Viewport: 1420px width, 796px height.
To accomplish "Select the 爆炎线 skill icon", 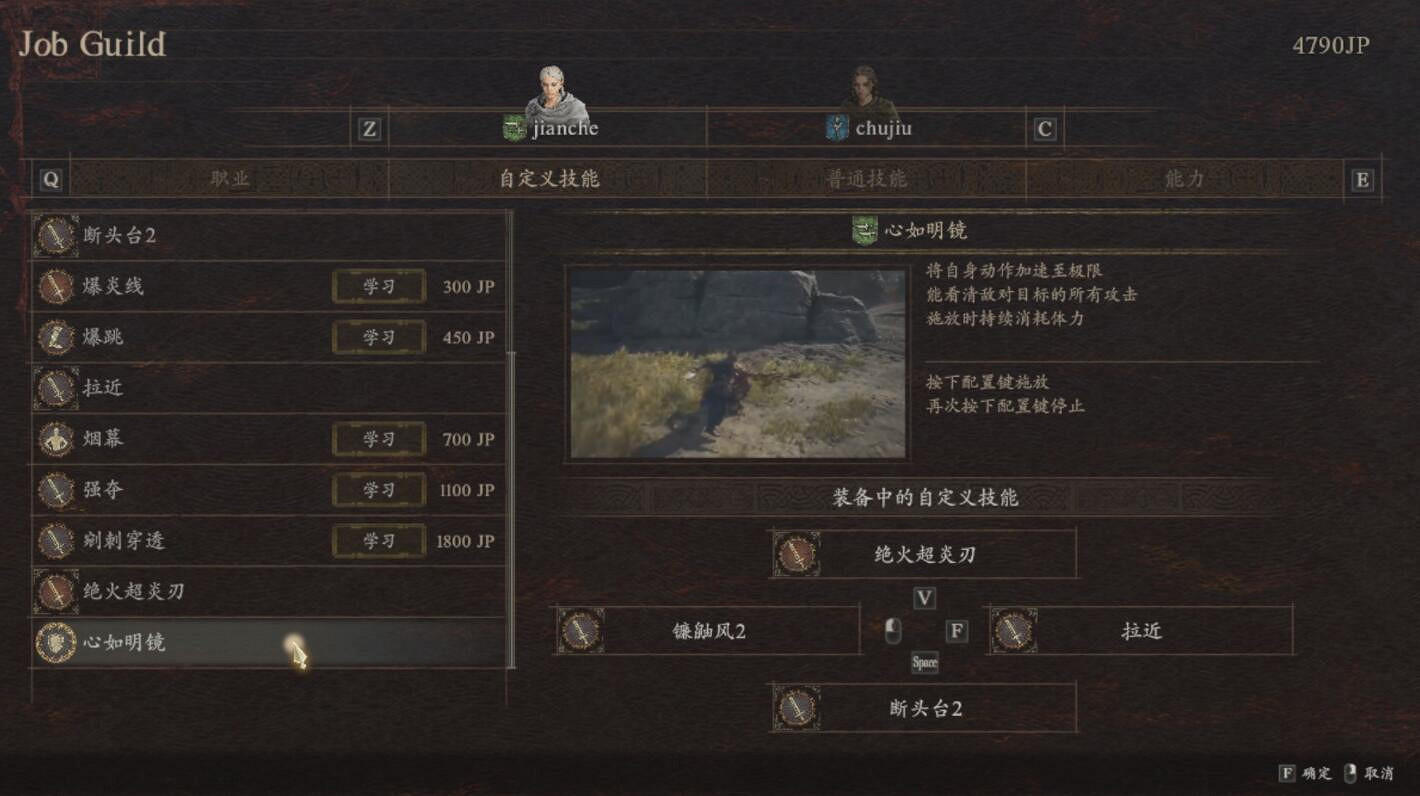I will [x=57, y=287].
